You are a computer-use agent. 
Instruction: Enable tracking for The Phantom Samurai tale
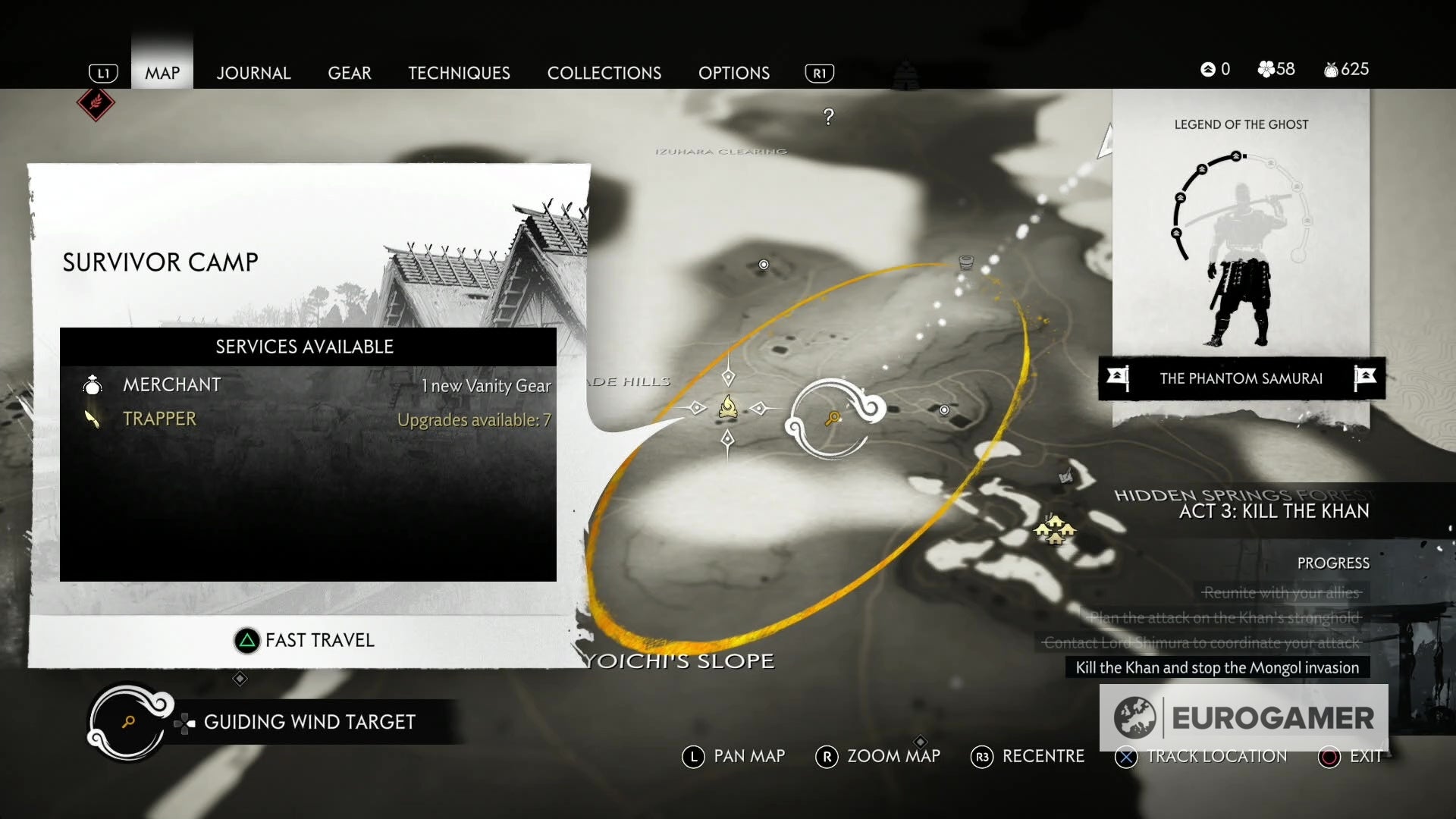pyautogui.click(x=1243, y=379)
